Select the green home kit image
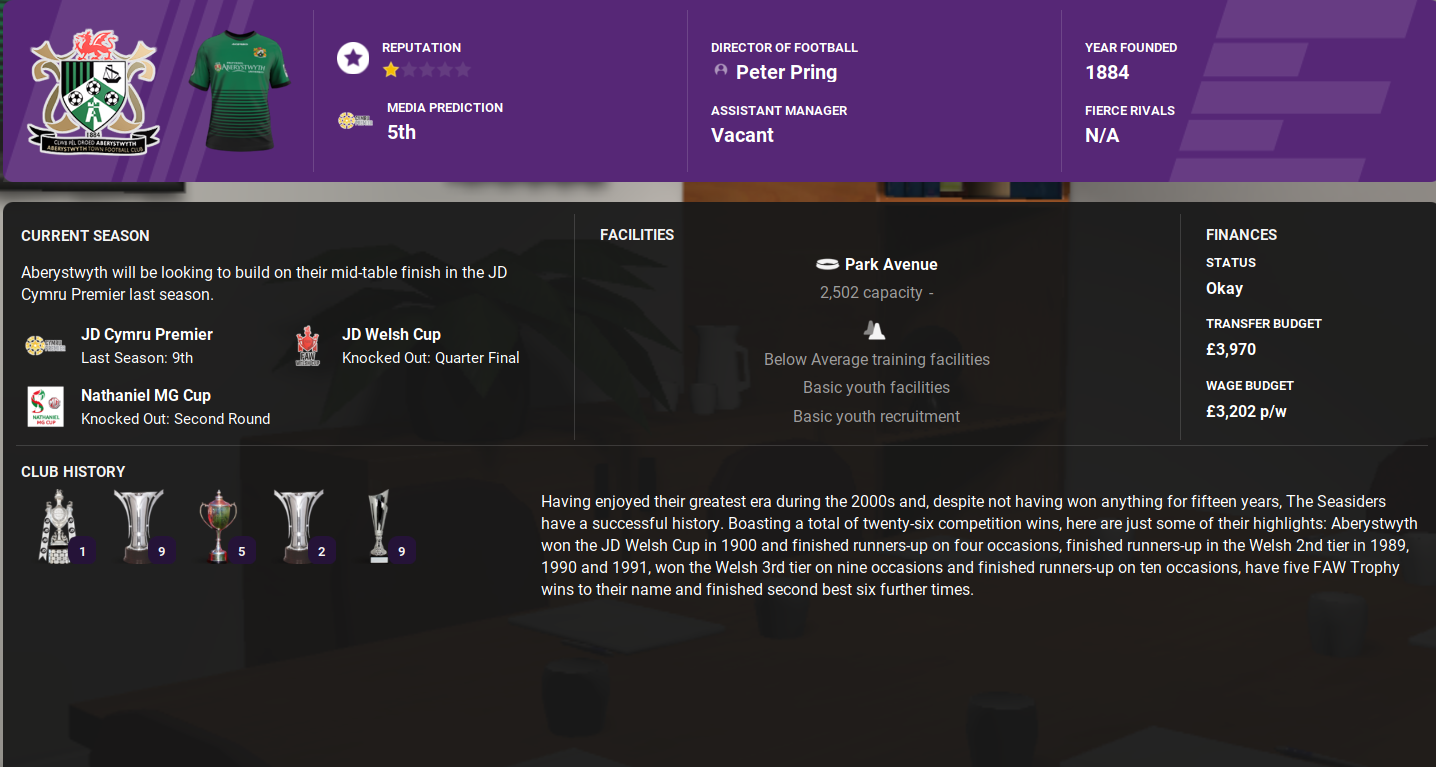Image resolution: width=1436 pixels, height=767 pixels. [x=238, y=88]
